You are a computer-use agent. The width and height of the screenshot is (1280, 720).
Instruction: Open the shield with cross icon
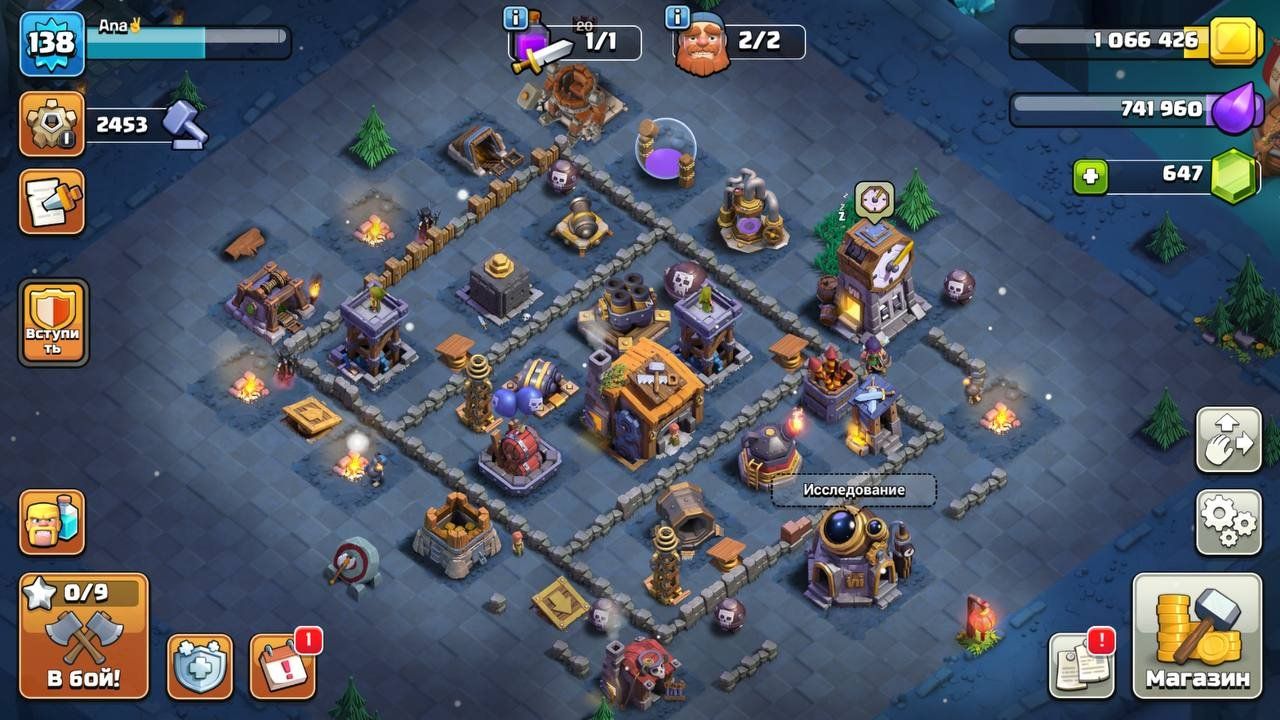(x=199, y=666)
